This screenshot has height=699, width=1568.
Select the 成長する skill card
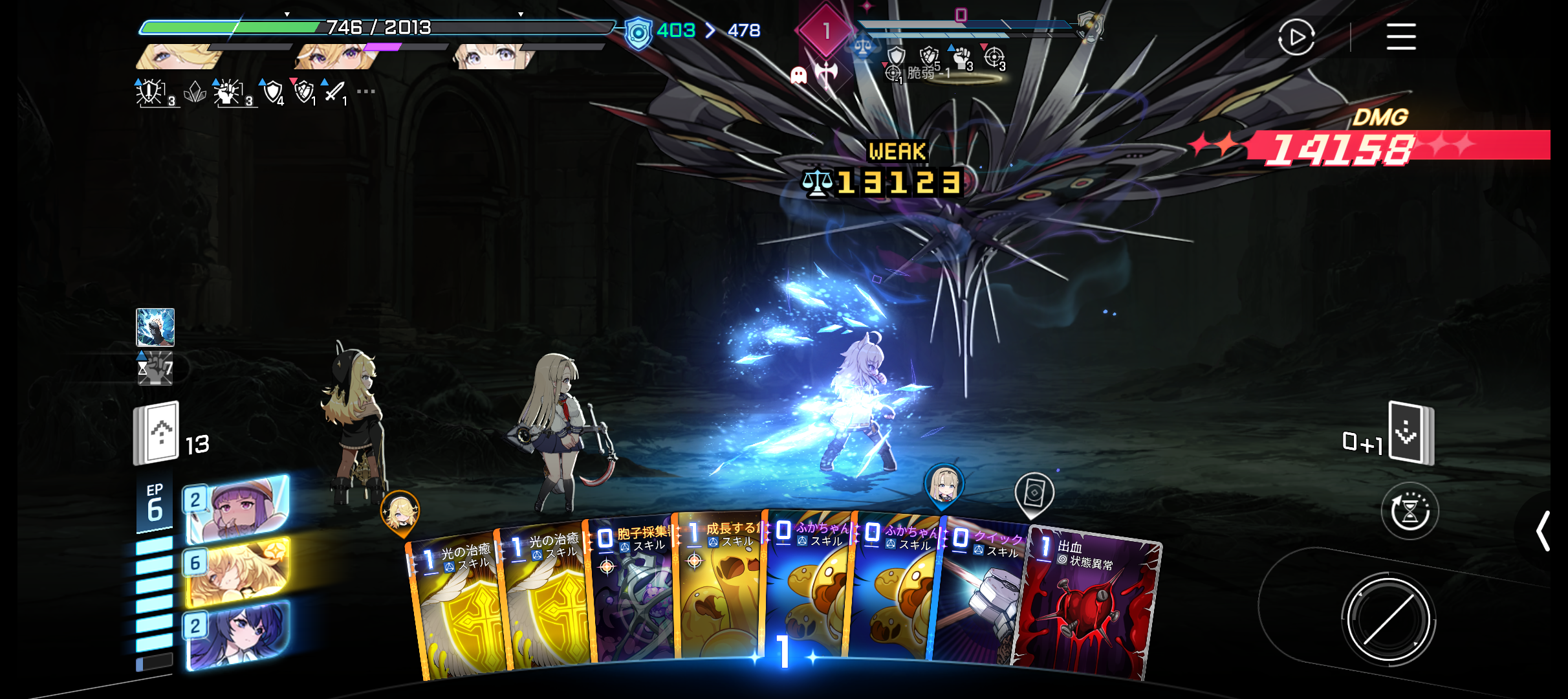[718, 592]
